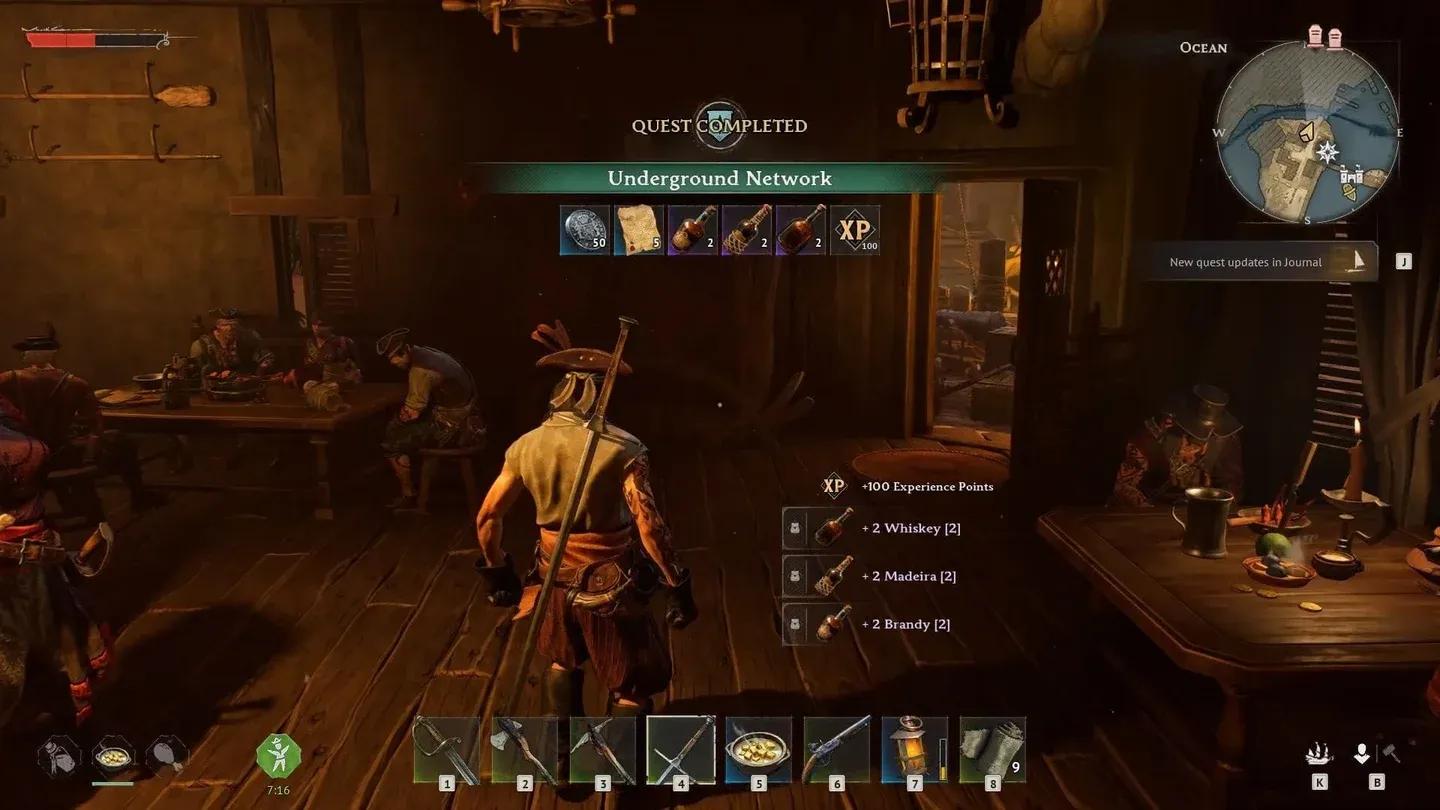
Task: Click the green well-rested buff icon
Action: 278,756
